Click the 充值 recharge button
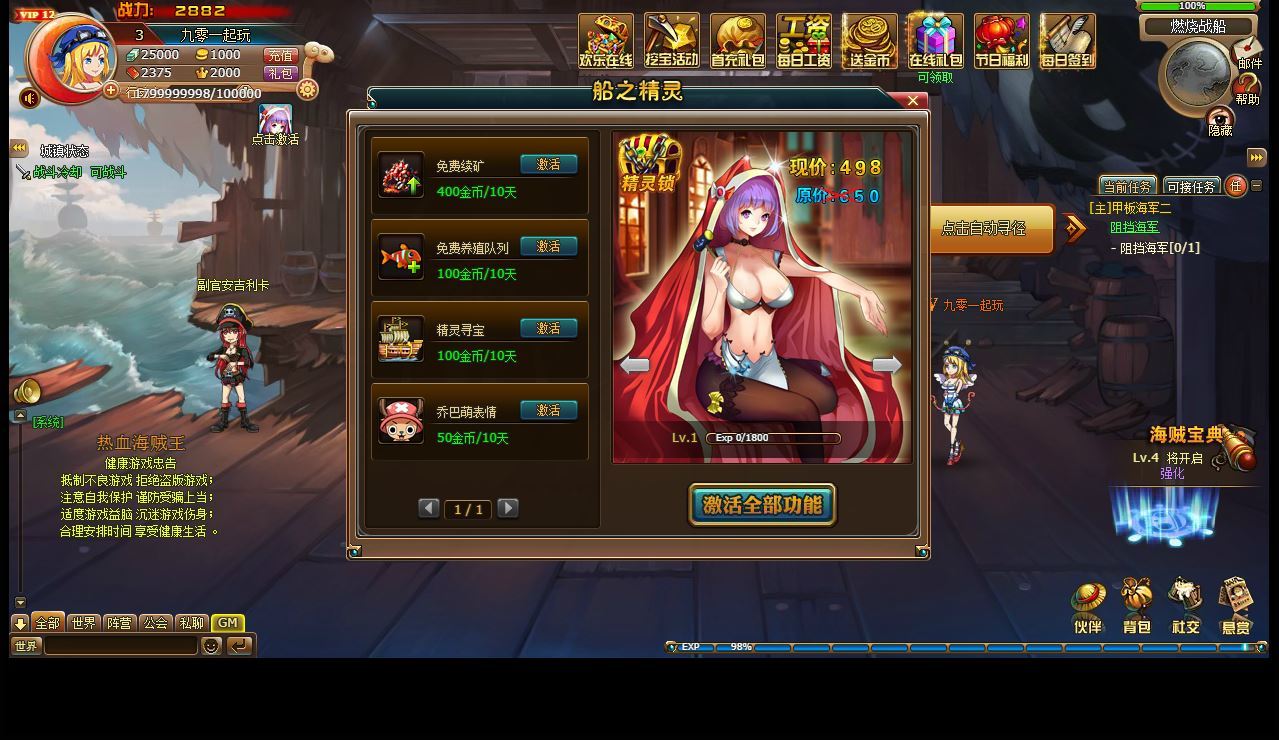1279x740 pixels. (x=280, y=56)
